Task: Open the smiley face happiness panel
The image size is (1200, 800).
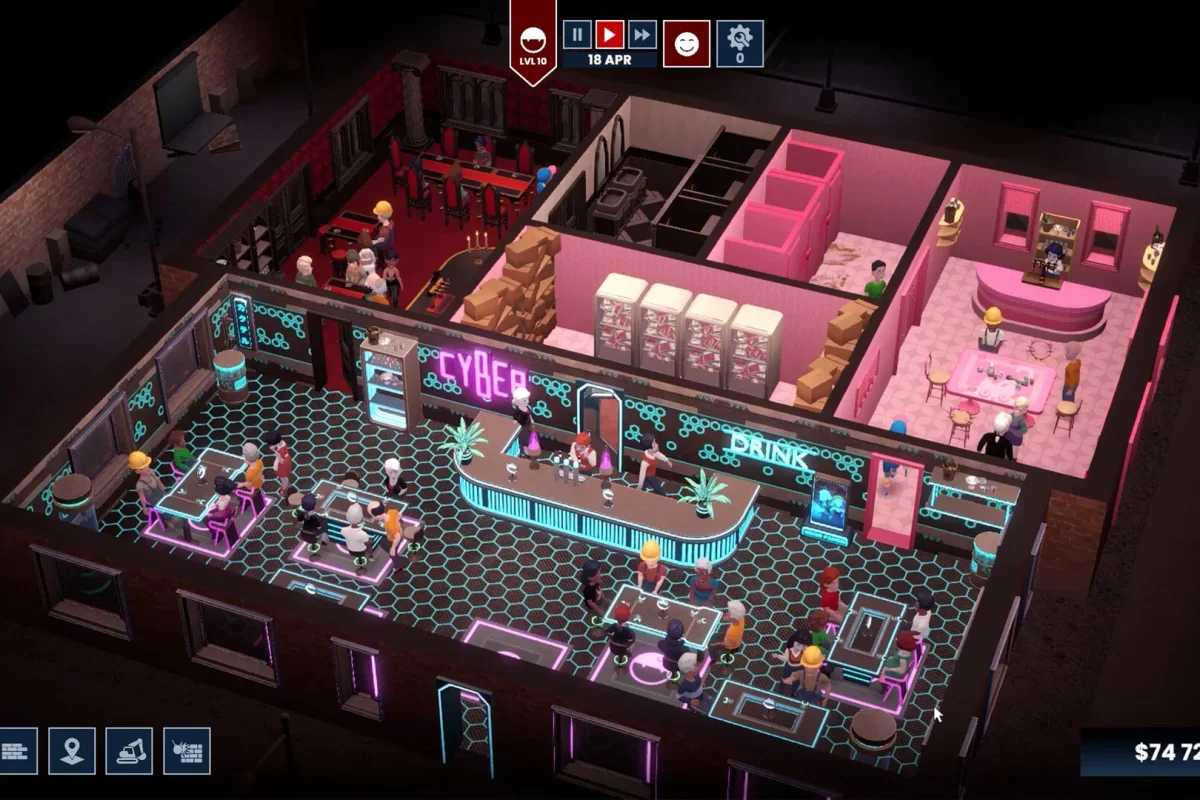Action: tap(686, 43)
